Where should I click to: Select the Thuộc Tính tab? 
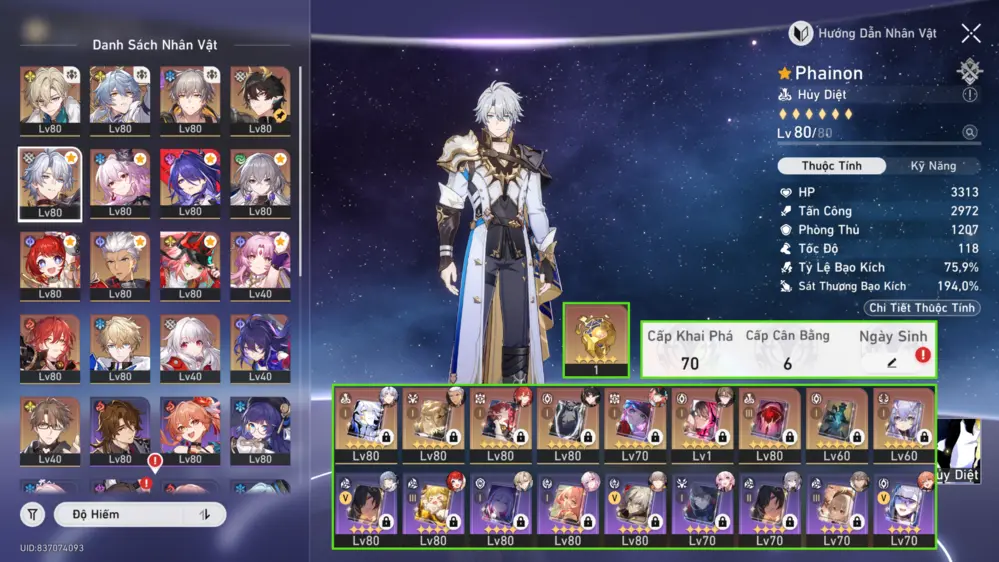coord(831,166)
